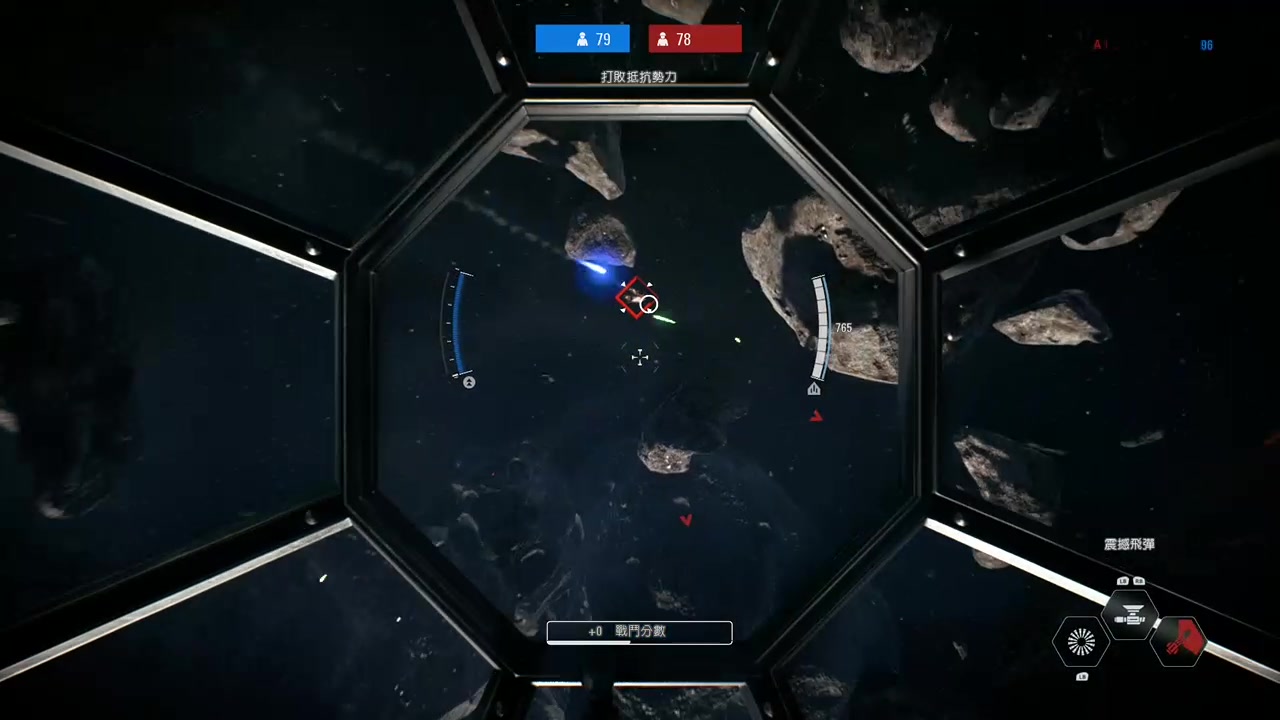Select the red missile ability on cooldown

[x=1179, y=641]
